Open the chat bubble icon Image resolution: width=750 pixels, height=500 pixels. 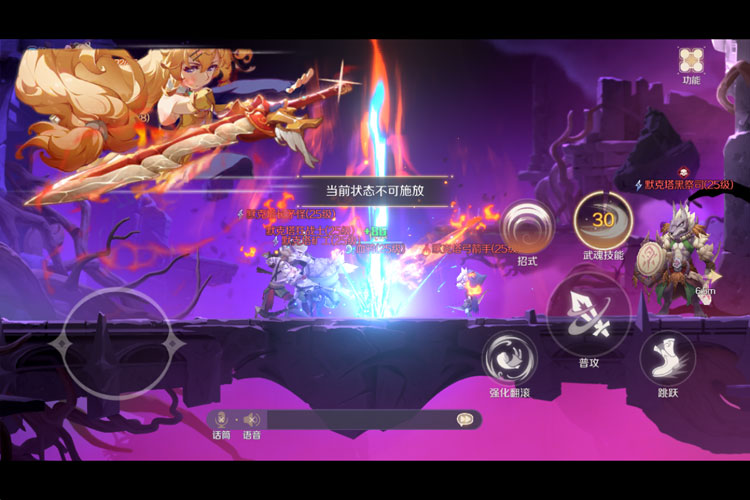(x=465, y=420)
